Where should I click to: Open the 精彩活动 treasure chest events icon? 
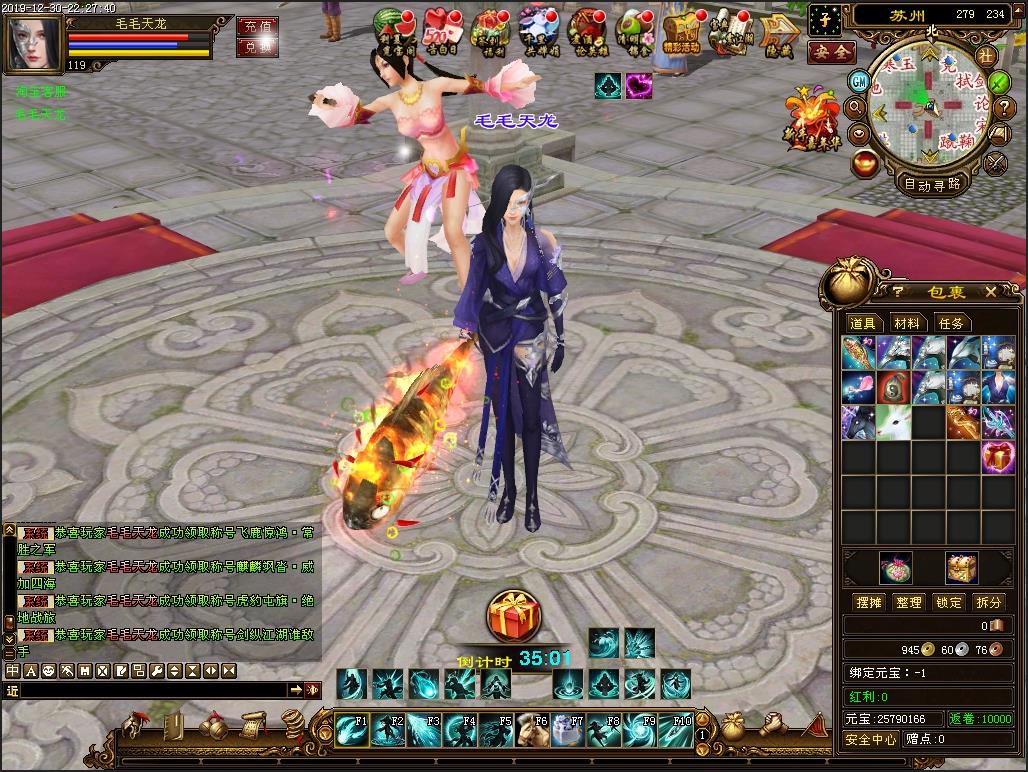pos(681,31)
